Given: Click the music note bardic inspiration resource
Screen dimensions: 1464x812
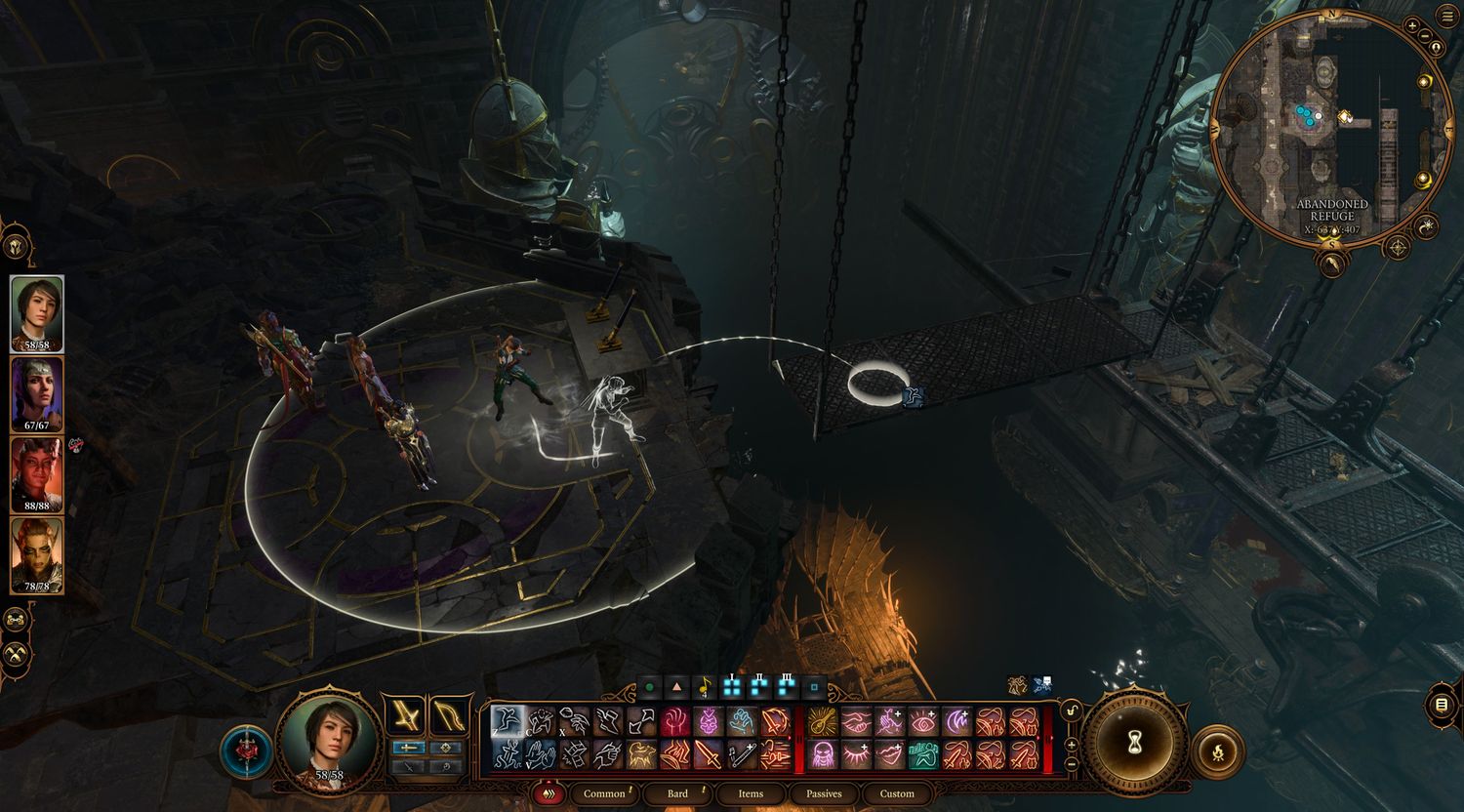Looking at the screenshot, I should pos(704,688).
